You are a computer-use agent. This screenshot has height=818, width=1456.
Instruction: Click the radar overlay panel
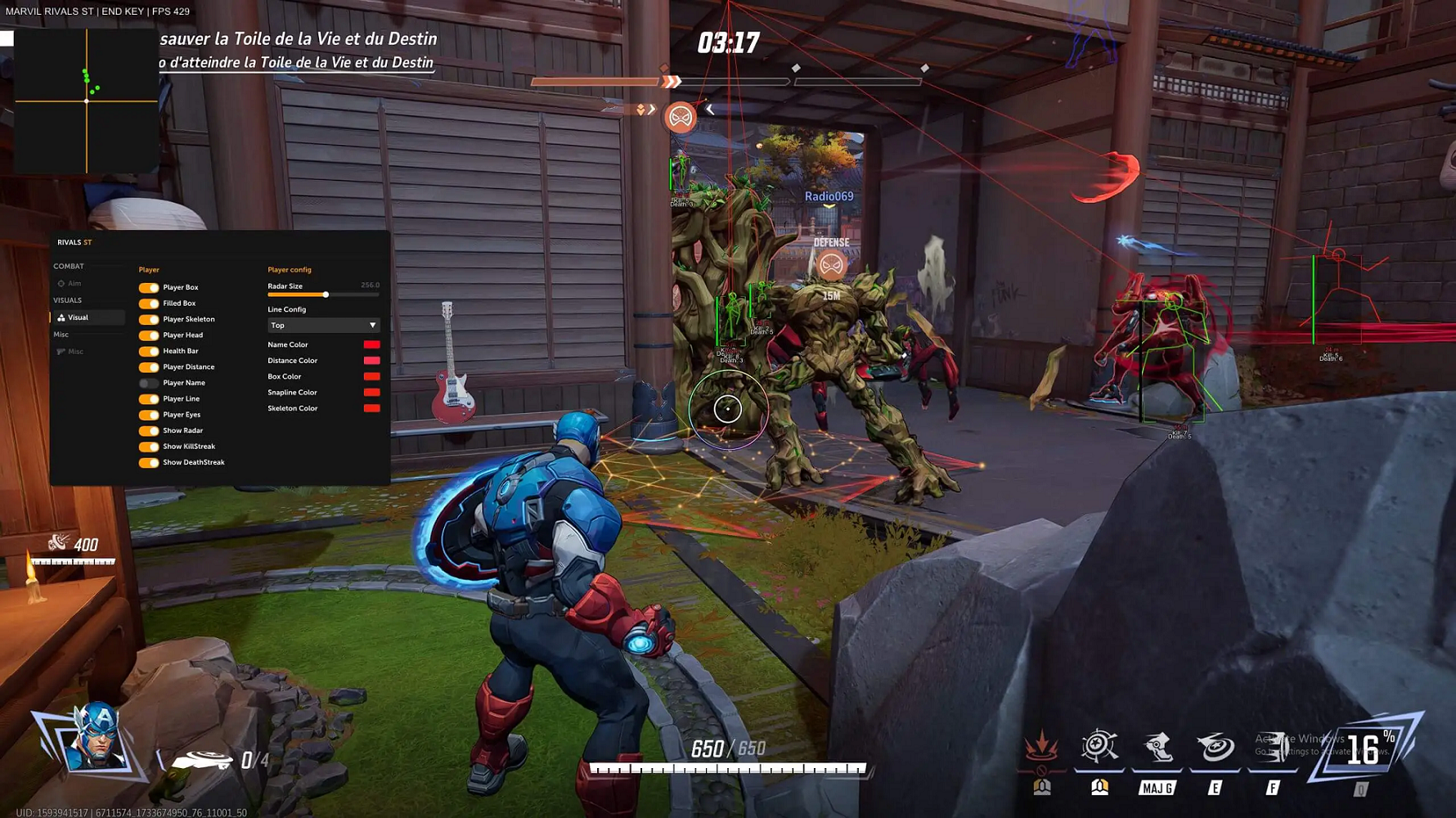pyautogui.click(x=87, y=101)
